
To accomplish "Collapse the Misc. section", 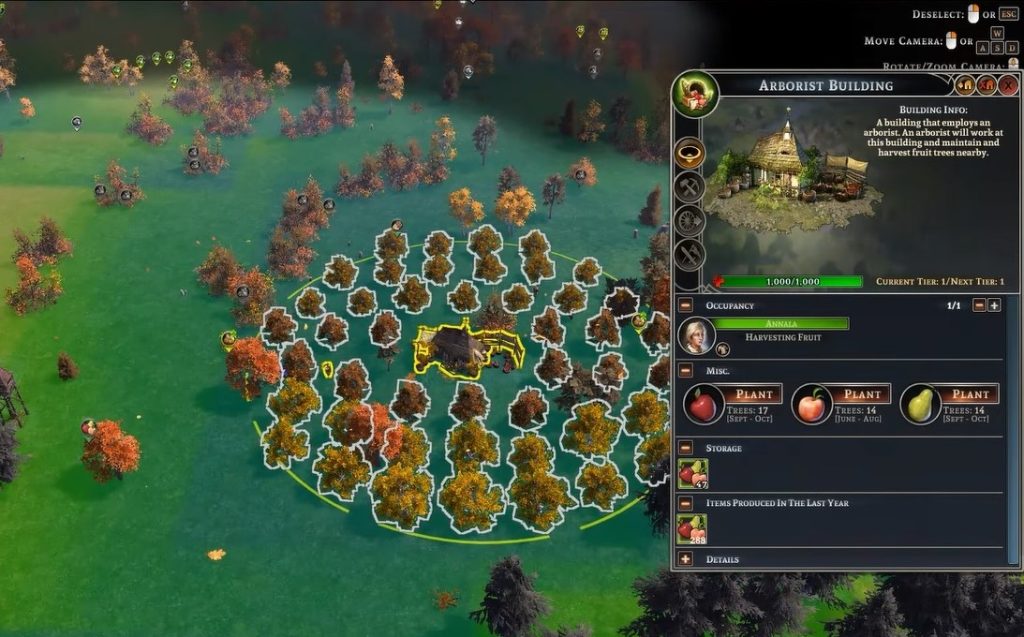I will click(686, 370).
